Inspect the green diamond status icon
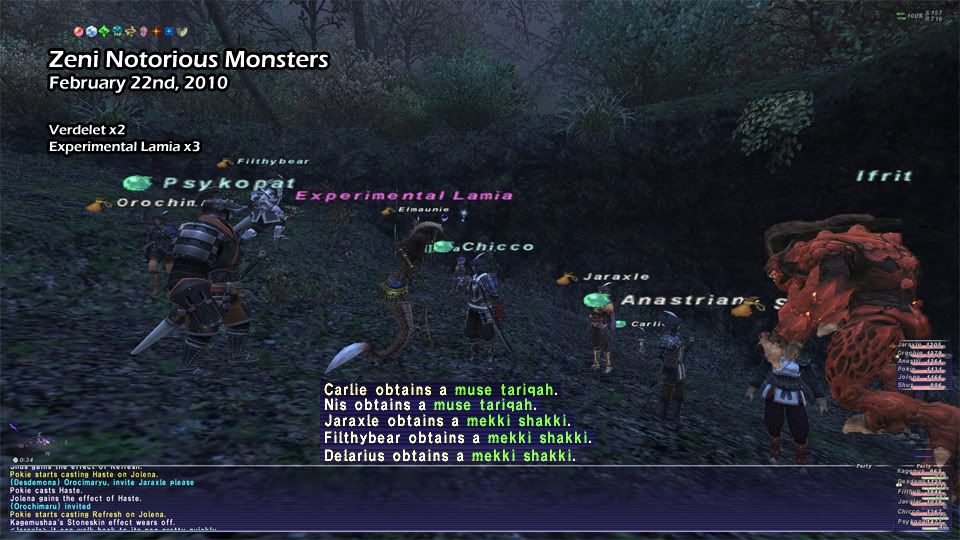Screen dimensions: 960x540 tap(105, 31)
